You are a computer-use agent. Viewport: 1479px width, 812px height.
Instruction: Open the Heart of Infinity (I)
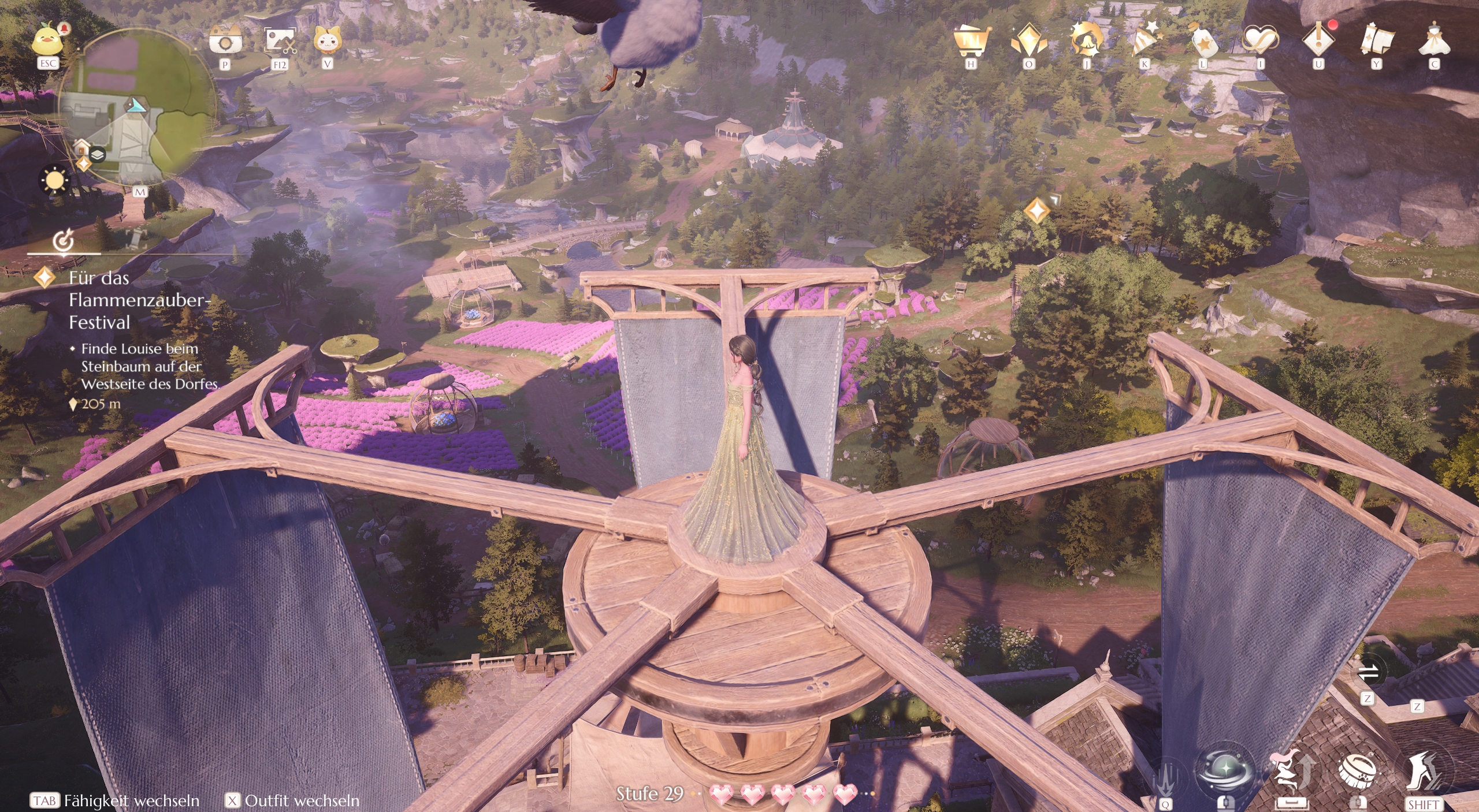click(1259, 39)
